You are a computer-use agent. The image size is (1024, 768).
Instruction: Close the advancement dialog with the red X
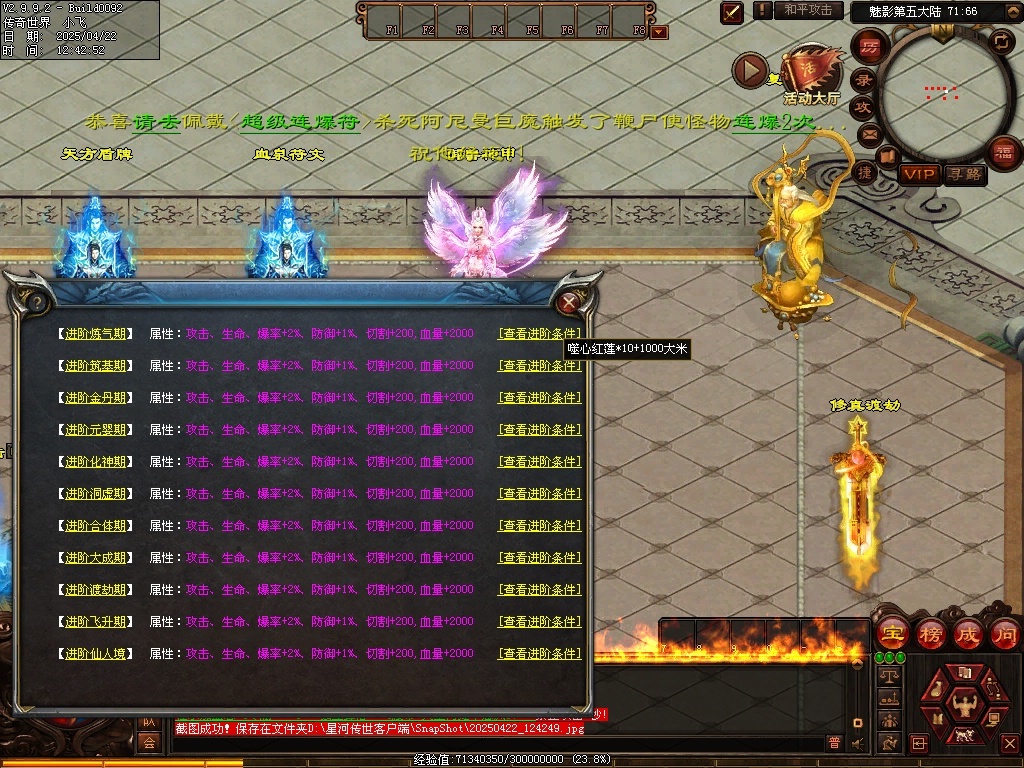tap(569, 302)
